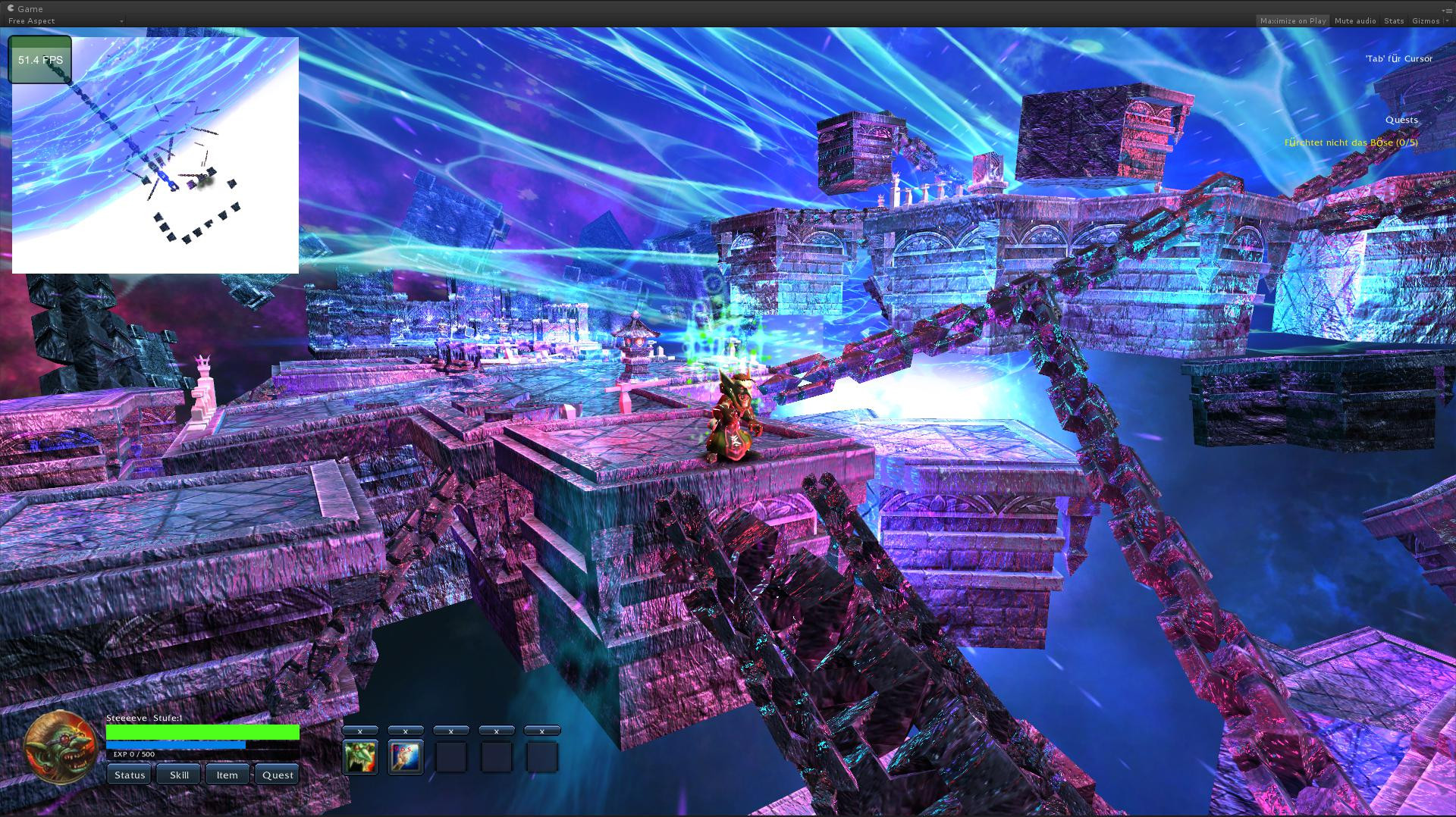1456x817 pixels.
Task: Select the quest 'Fürchtet nicht das Böse'
Action: (x=1351, y=142)
